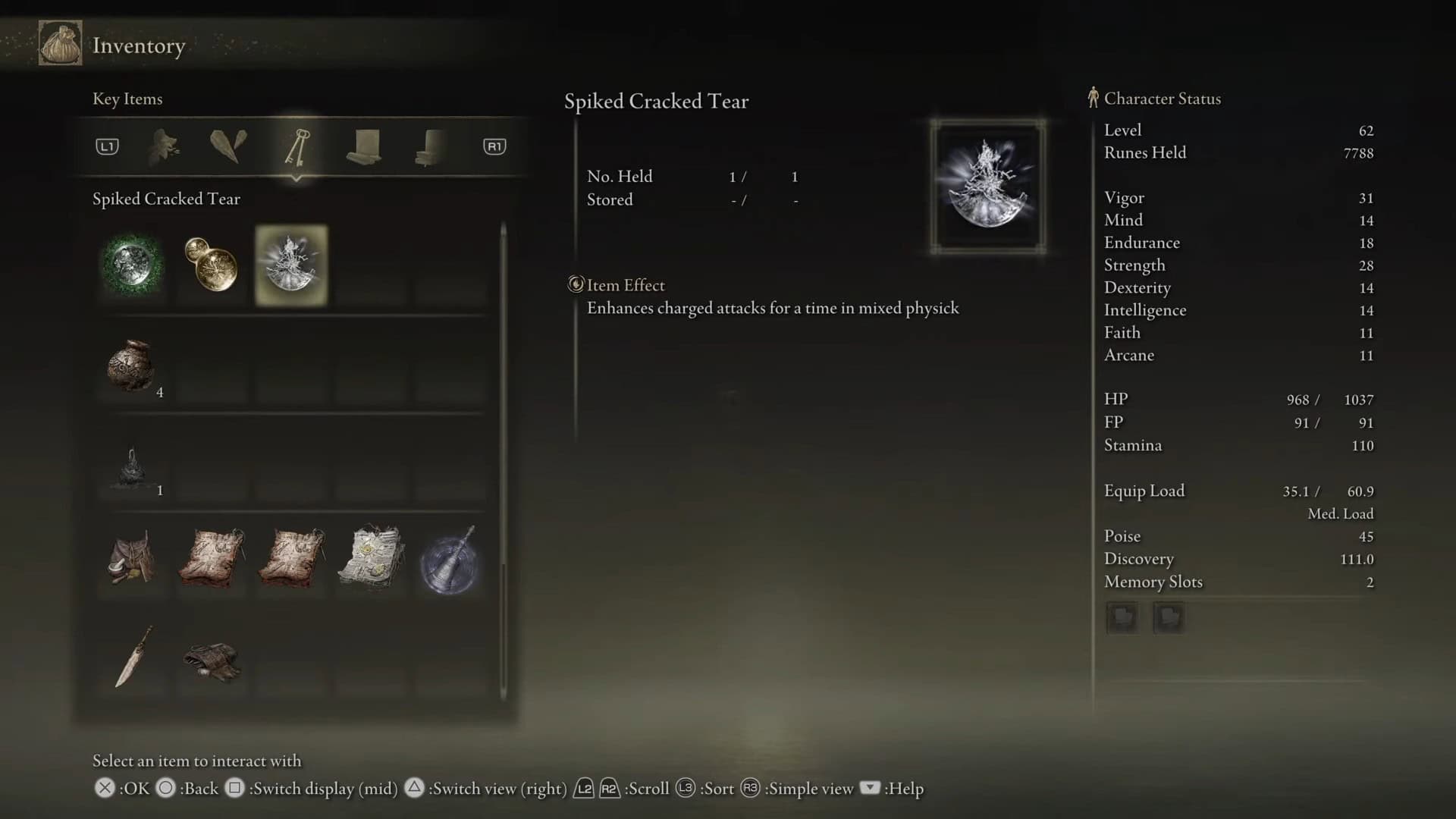Choose the golden twin-bubble tear item

pos(212,265)
